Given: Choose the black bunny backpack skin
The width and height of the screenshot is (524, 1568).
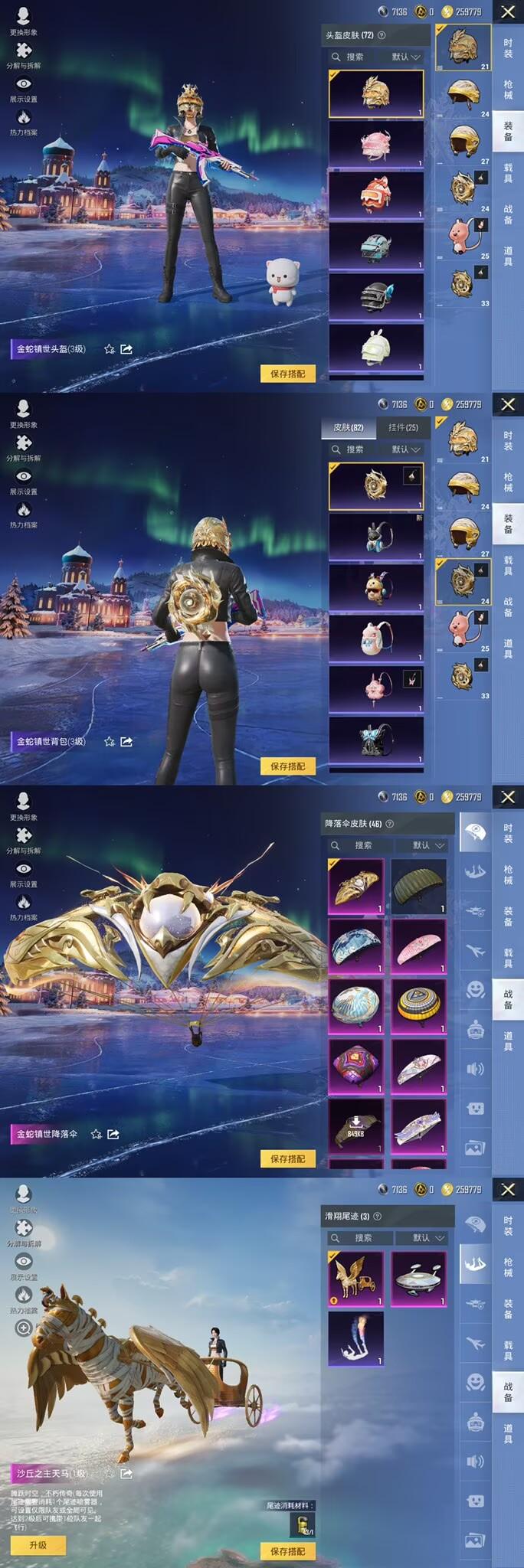Looking at the screenshot, I should (x=375, y=537).
